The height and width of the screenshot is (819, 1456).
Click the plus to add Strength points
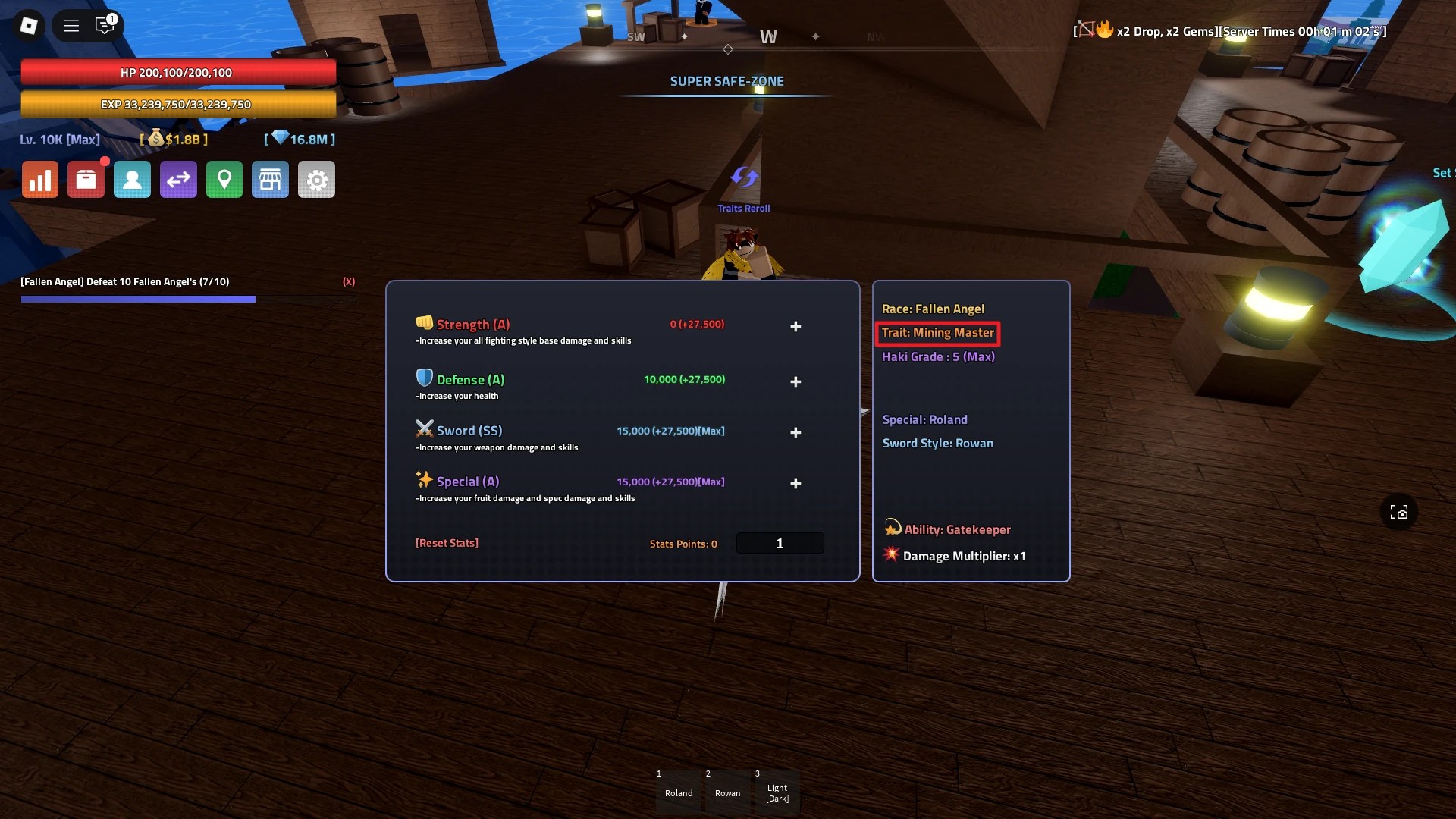pos(795,326)
